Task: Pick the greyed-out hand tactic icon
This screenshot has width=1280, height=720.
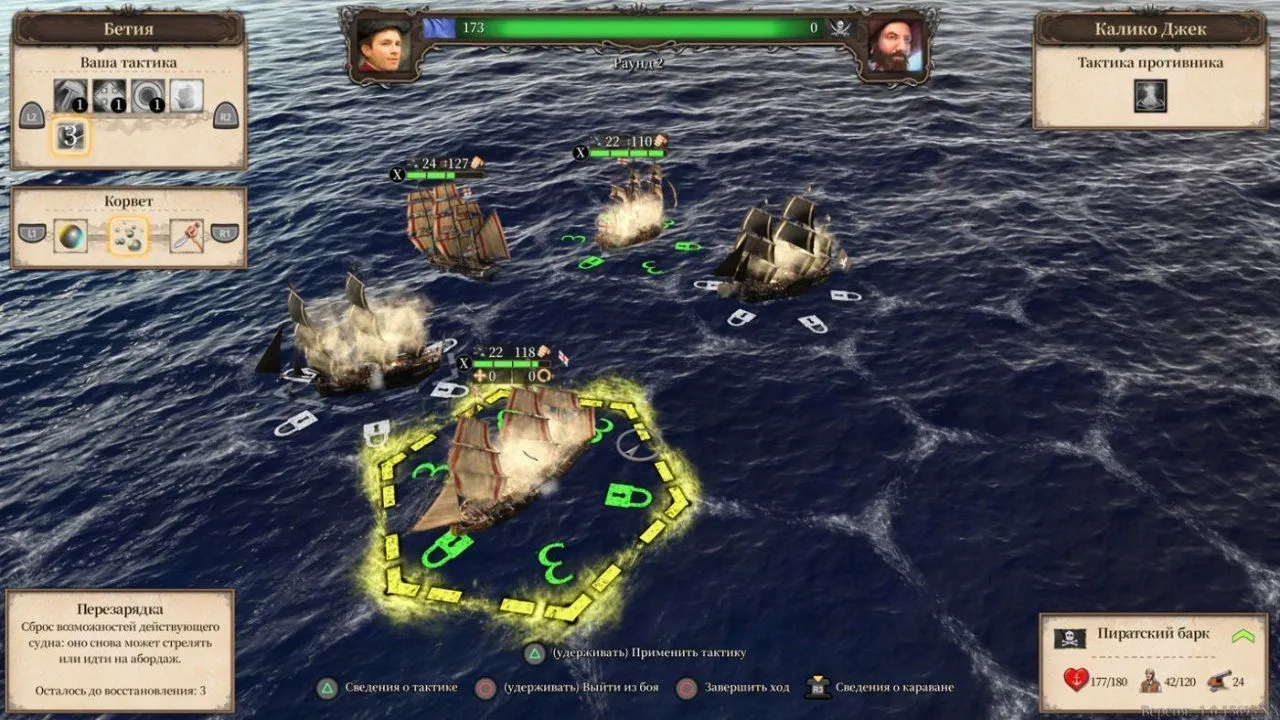Action: 186,96
